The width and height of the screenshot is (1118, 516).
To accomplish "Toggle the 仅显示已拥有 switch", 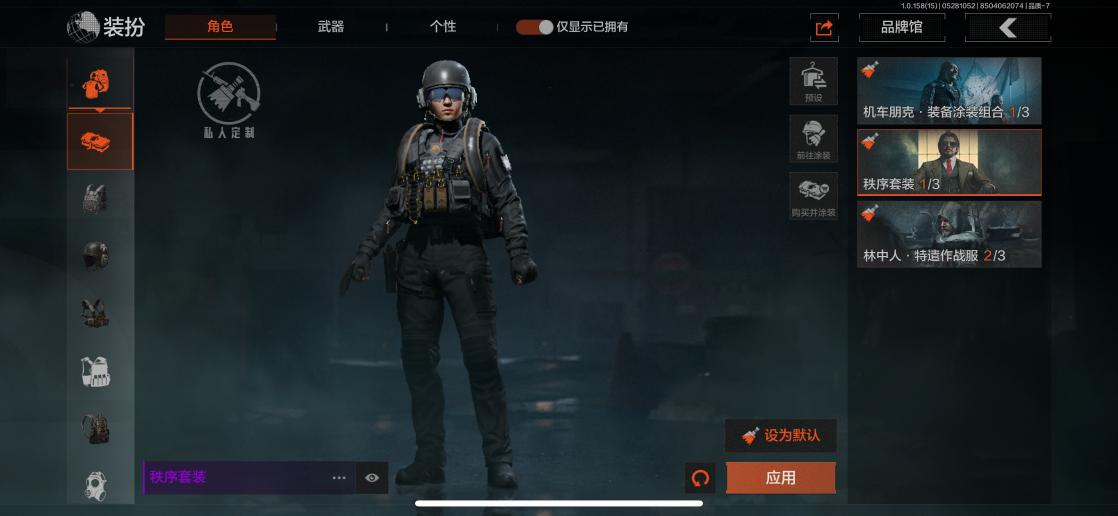I will point(535,27).
